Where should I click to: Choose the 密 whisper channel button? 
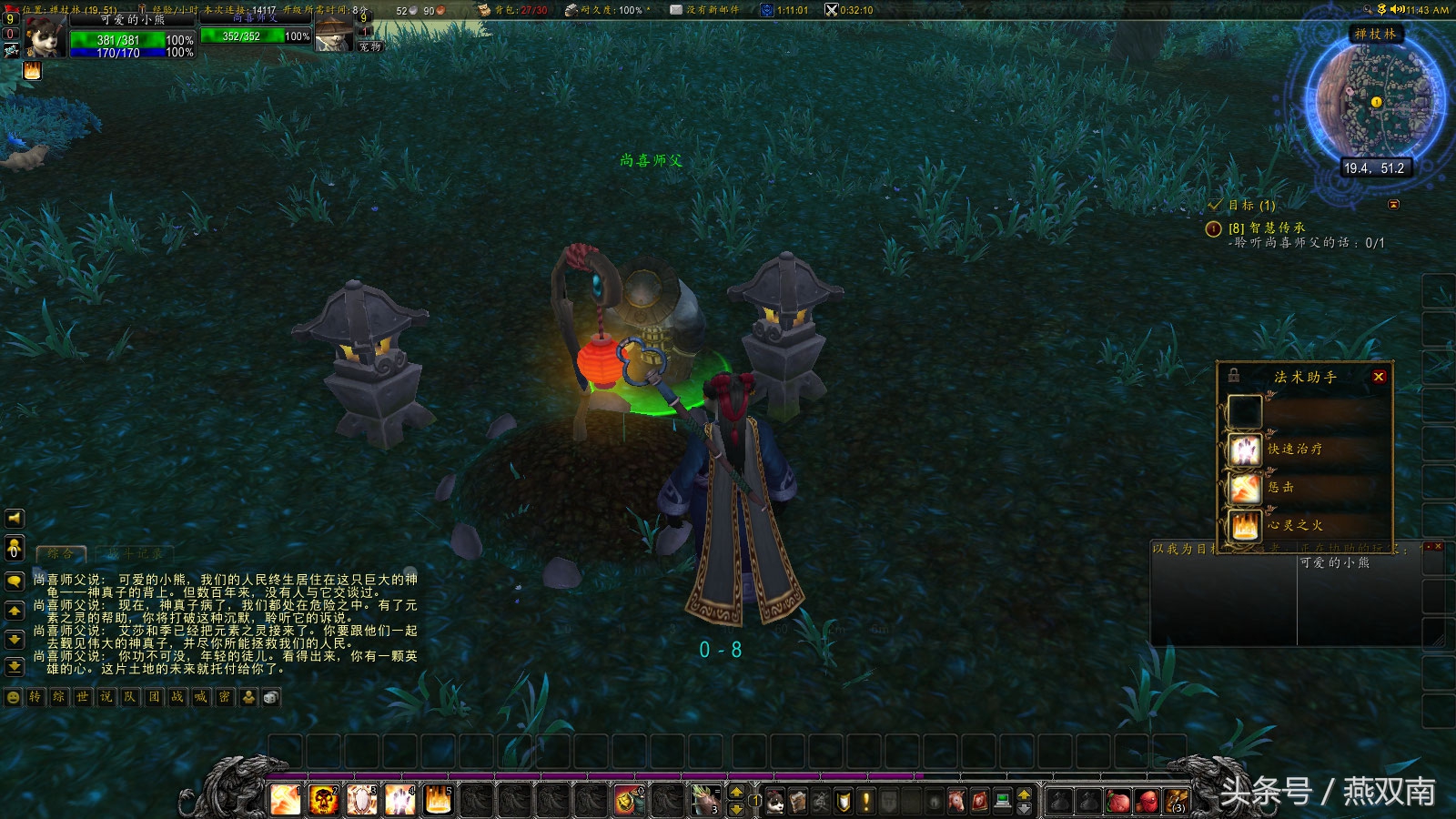point(225,697)
